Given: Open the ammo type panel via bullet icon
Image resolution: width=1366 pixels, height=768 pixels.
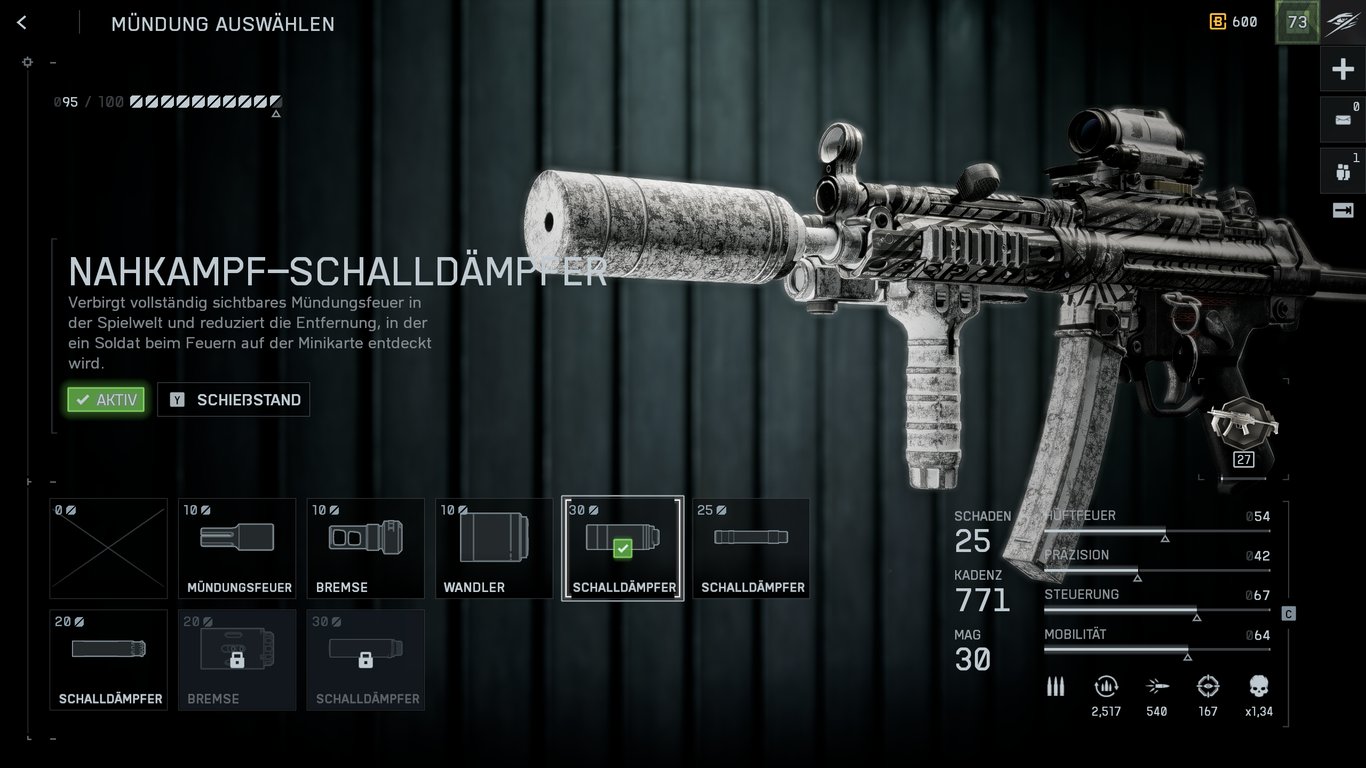Looking at the screenshot, I should point(1055,686).
